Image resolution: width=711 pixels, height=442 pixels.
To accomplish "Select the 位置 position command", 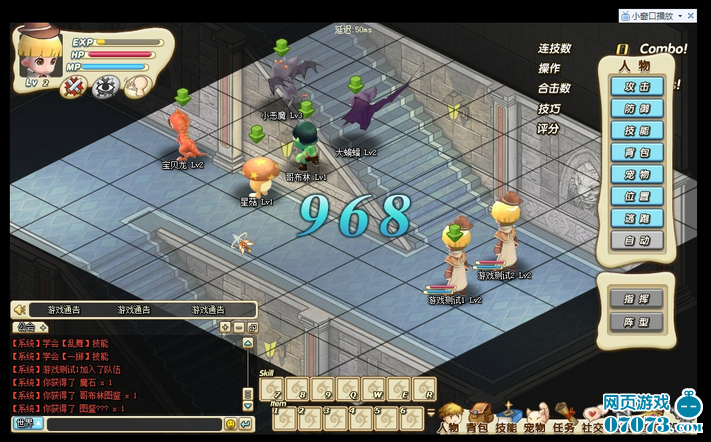I will click(x=636, y=197).
